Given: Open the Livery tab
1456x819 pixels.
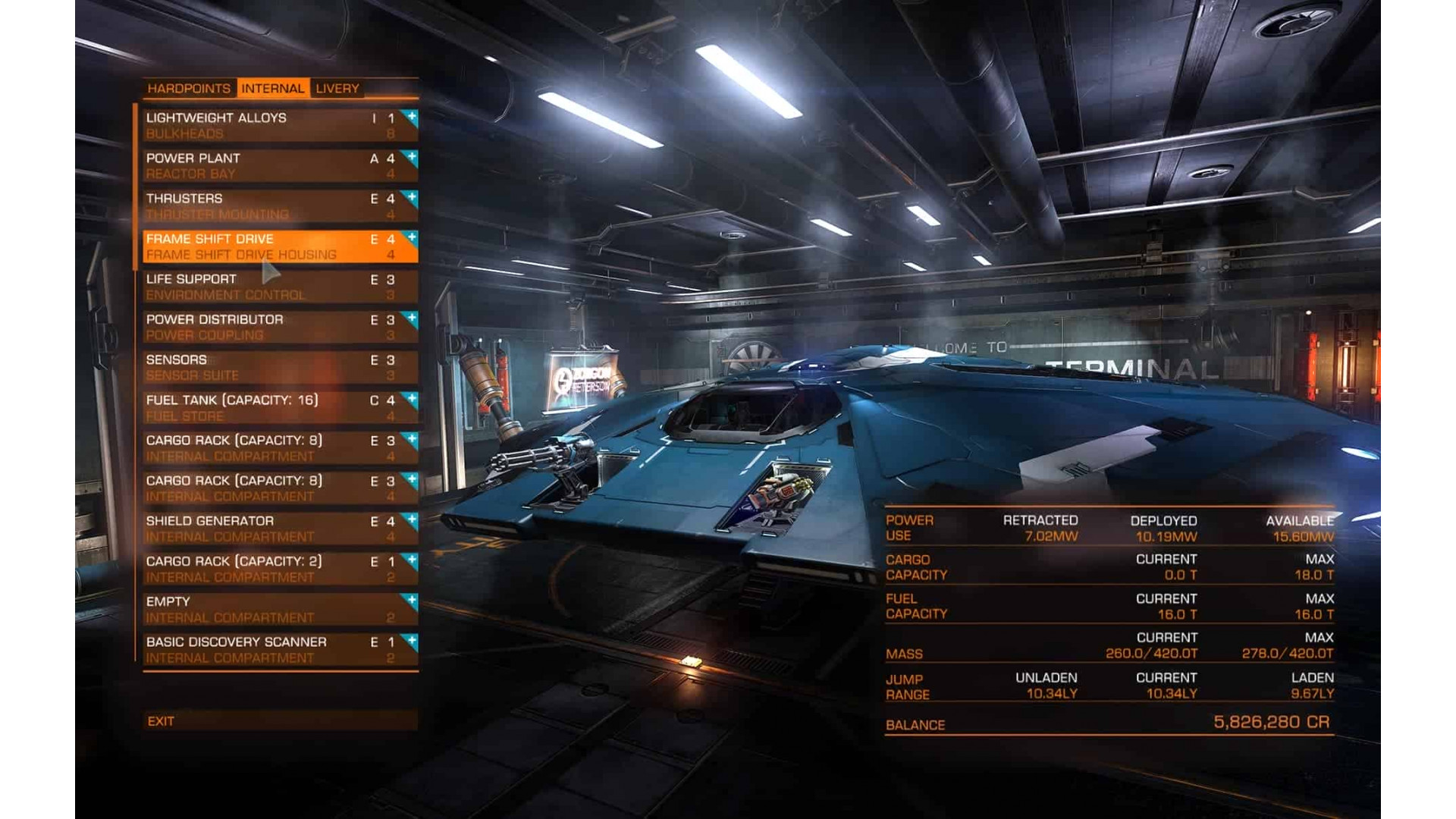Looking at the screenshot, I should point(337,89).
